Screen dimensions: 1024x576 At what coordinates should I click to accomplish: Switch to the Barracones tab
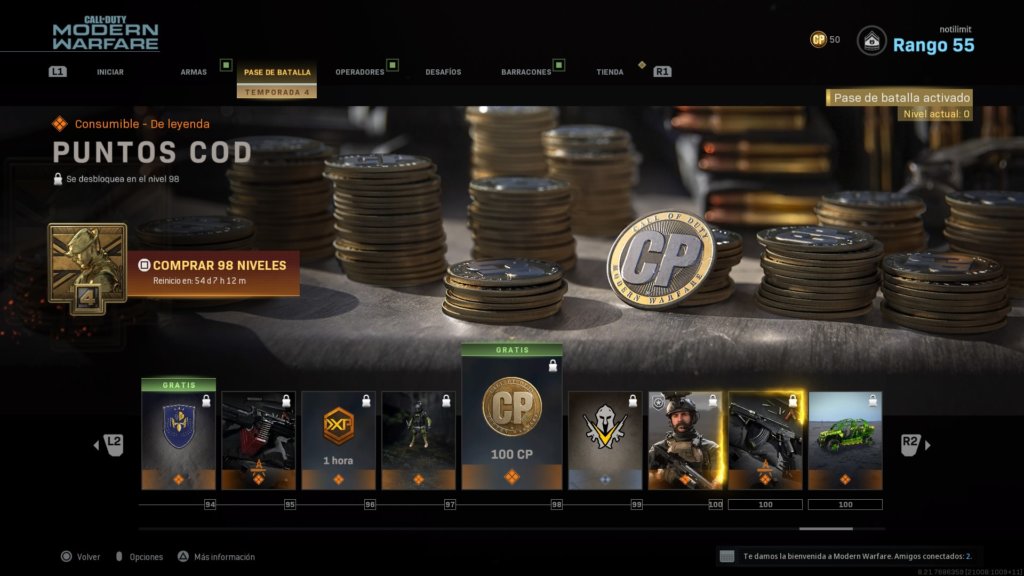[x=526, y=72]
